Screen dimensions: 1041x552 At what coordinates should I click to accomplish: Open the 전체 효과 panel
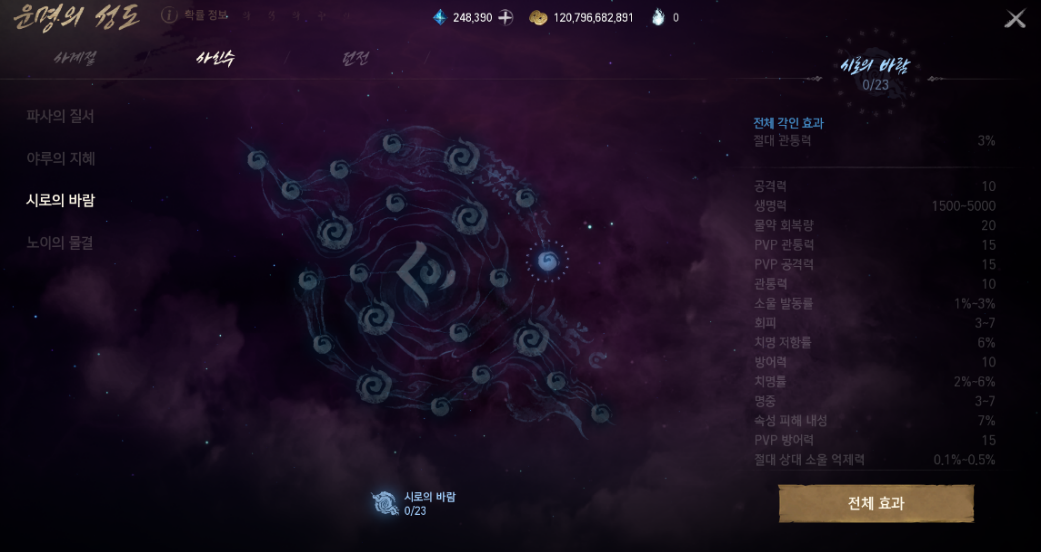(x=876, y=503)
